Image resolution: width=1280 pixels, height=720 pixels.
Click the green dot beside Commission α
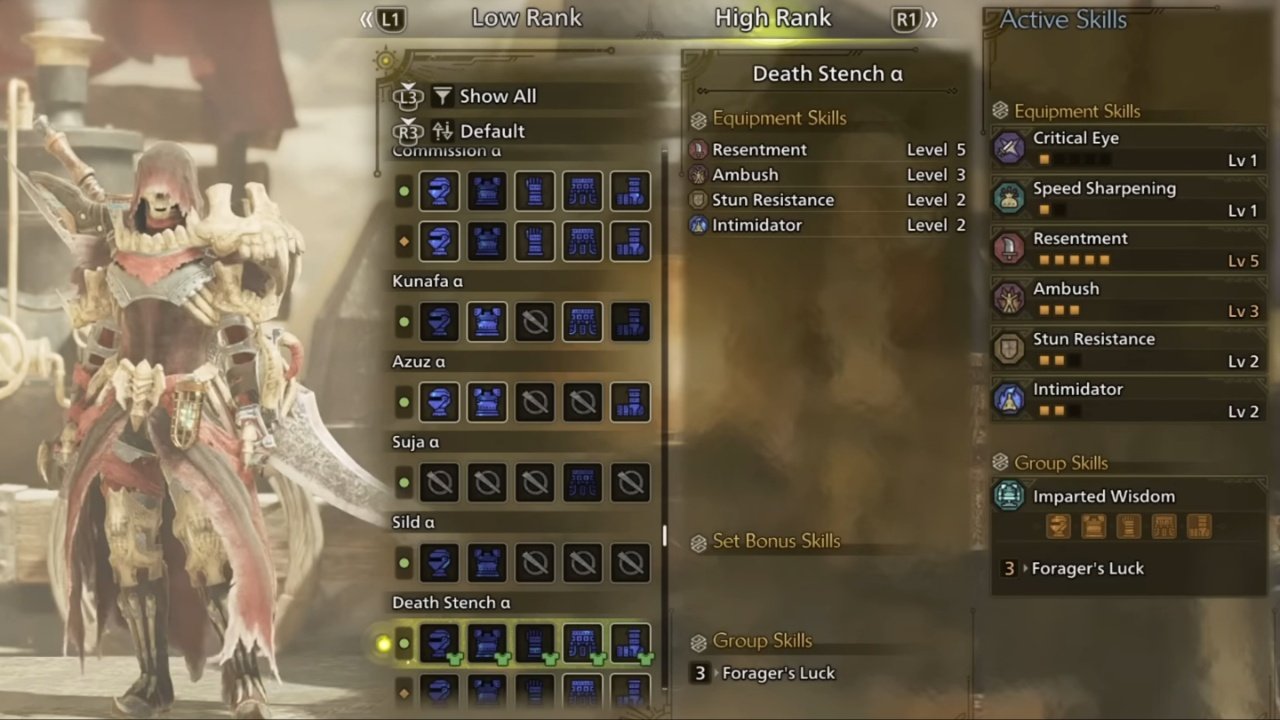pos(404,191)
